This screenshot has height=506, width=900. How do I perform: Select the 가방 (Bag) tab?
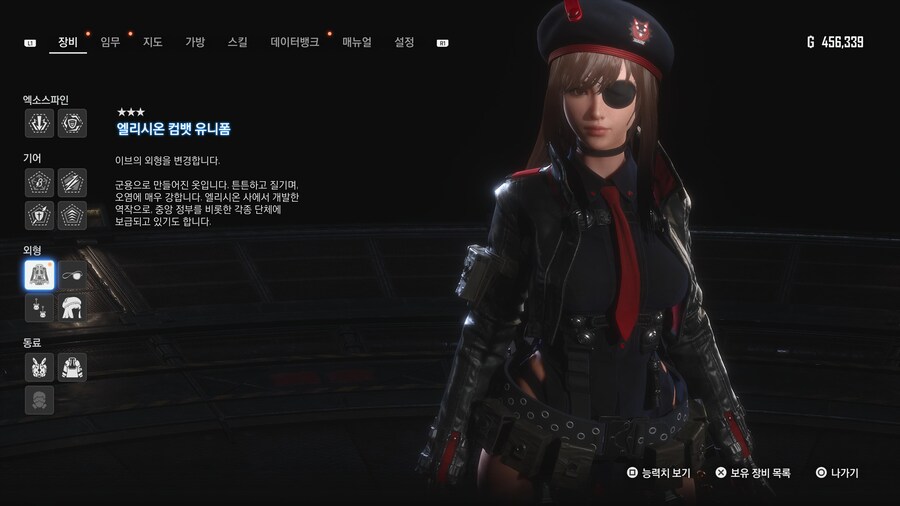click(194, 42)
